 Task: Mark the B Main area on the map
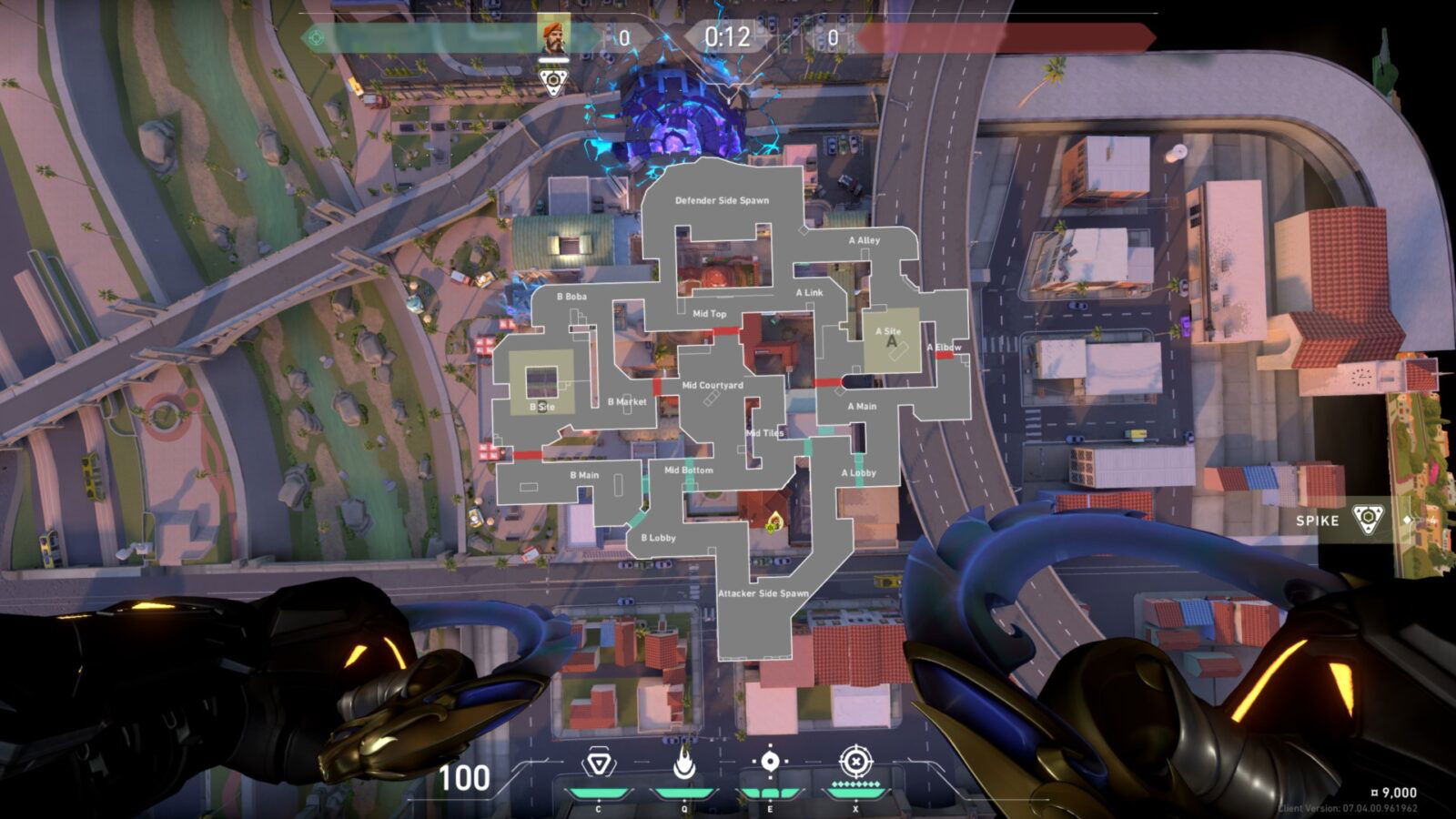[x=584, y=475]
